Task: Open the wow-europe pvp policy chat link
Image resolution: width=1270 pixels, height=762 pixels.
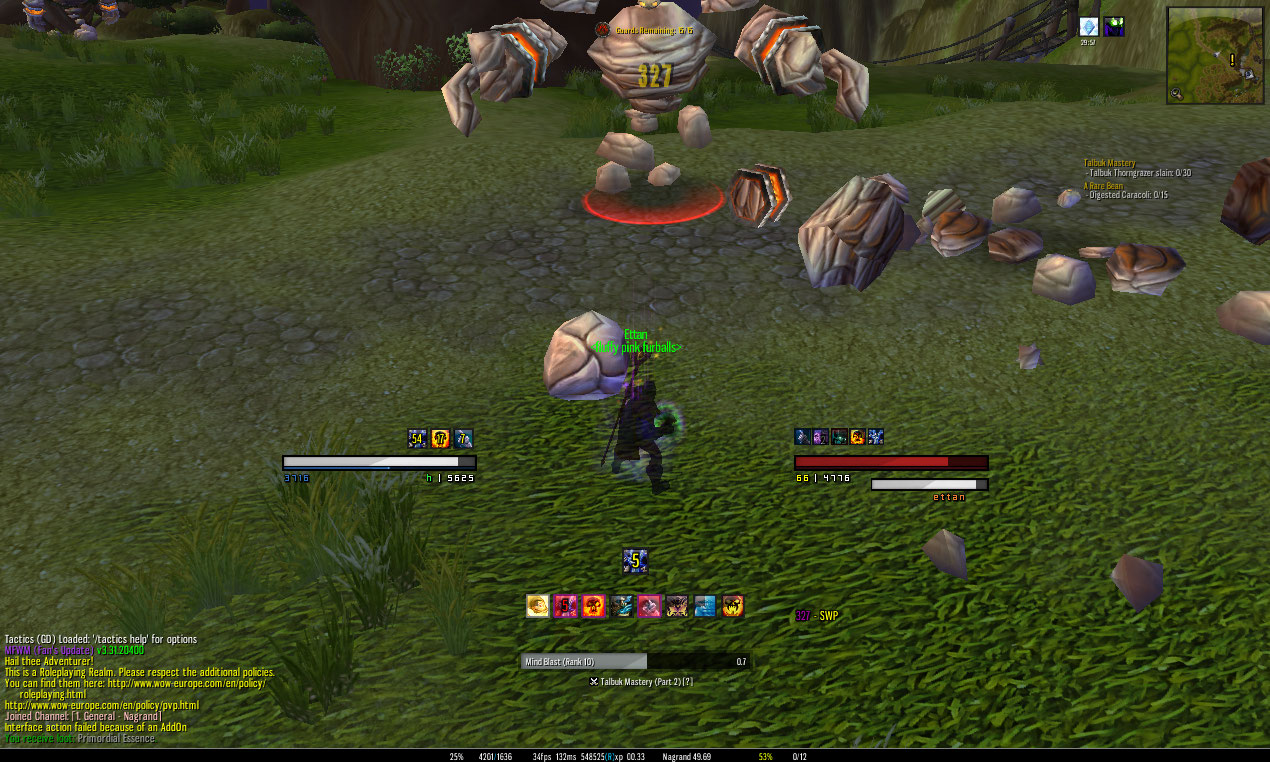Action: [101, 705]
